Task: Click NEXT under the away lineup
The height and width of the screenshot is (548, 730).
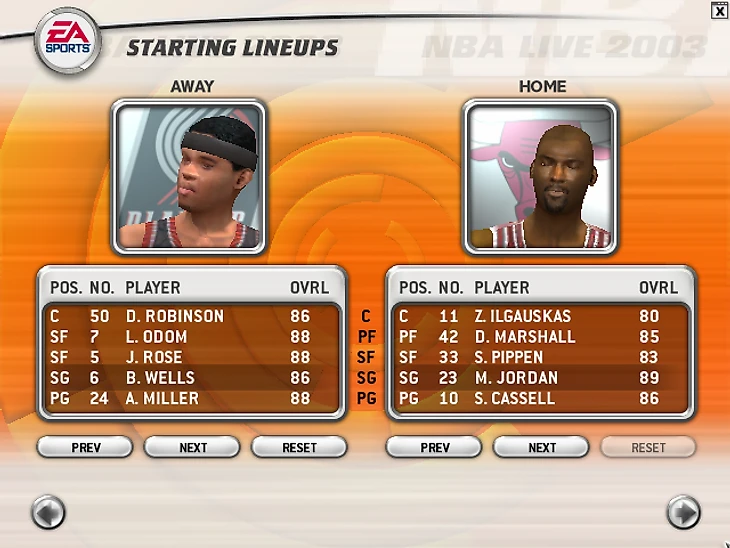Action: (x=193, y=447)
